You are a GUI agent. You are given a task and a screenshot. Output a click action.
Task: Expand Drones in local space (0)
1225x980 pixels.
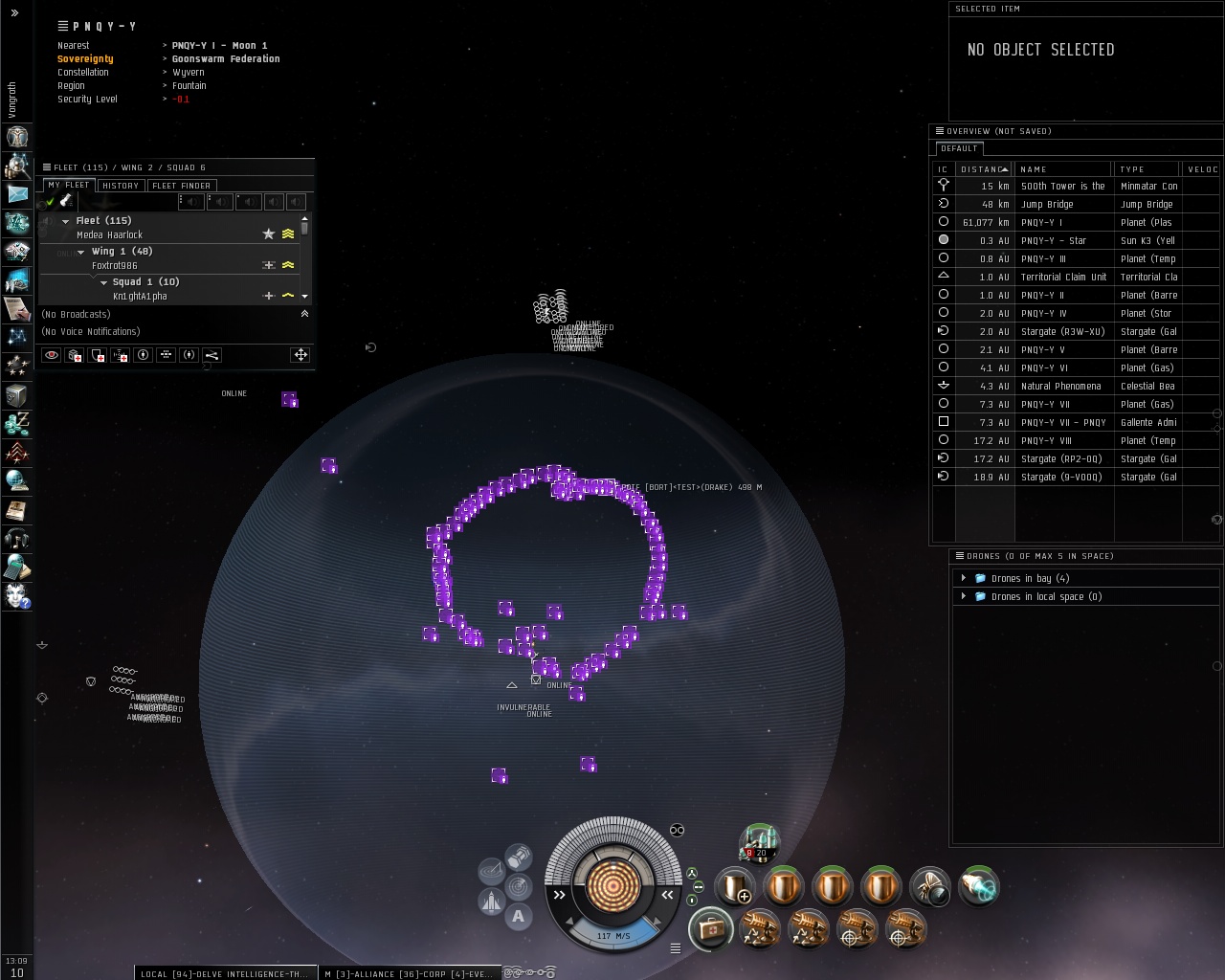tap(964, 596)
